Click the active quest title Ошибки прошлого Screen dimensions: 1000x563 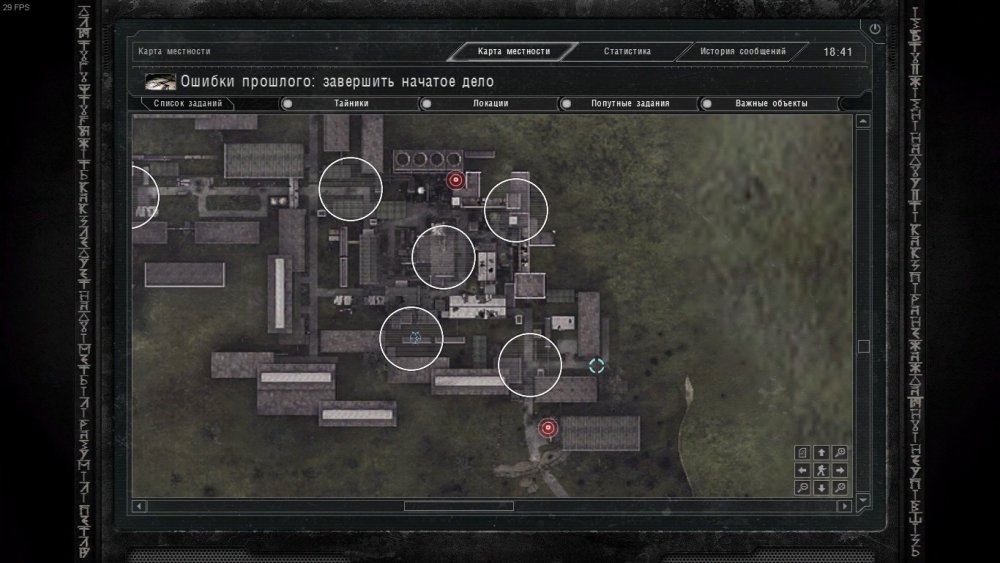337,81
